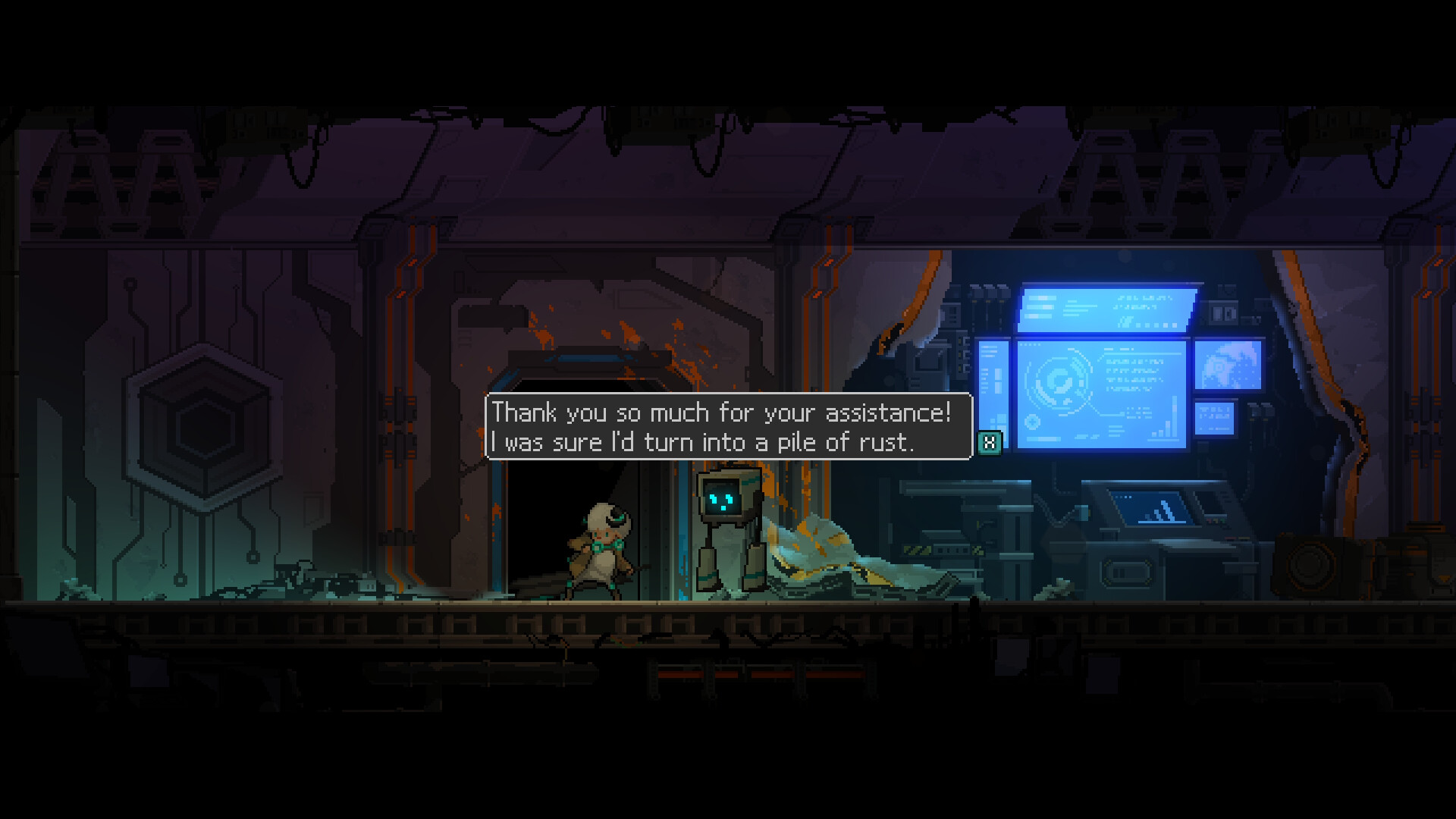Click the small globe display on the right

pyautogui.click(x=1228, y=367)
